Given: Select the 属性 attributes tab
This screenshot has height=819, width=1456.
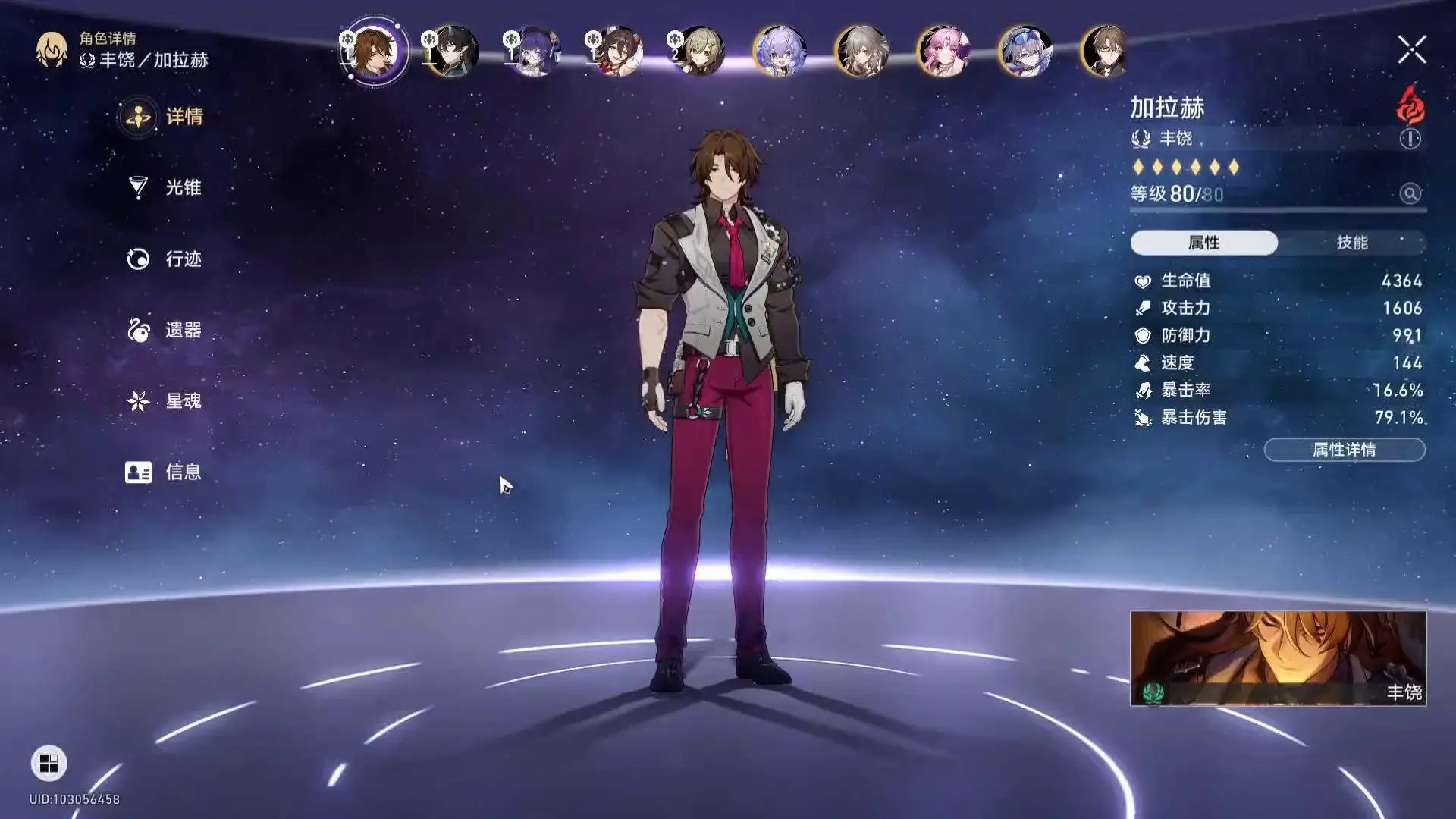Looking at the screenshot, I should [1203, 243].
